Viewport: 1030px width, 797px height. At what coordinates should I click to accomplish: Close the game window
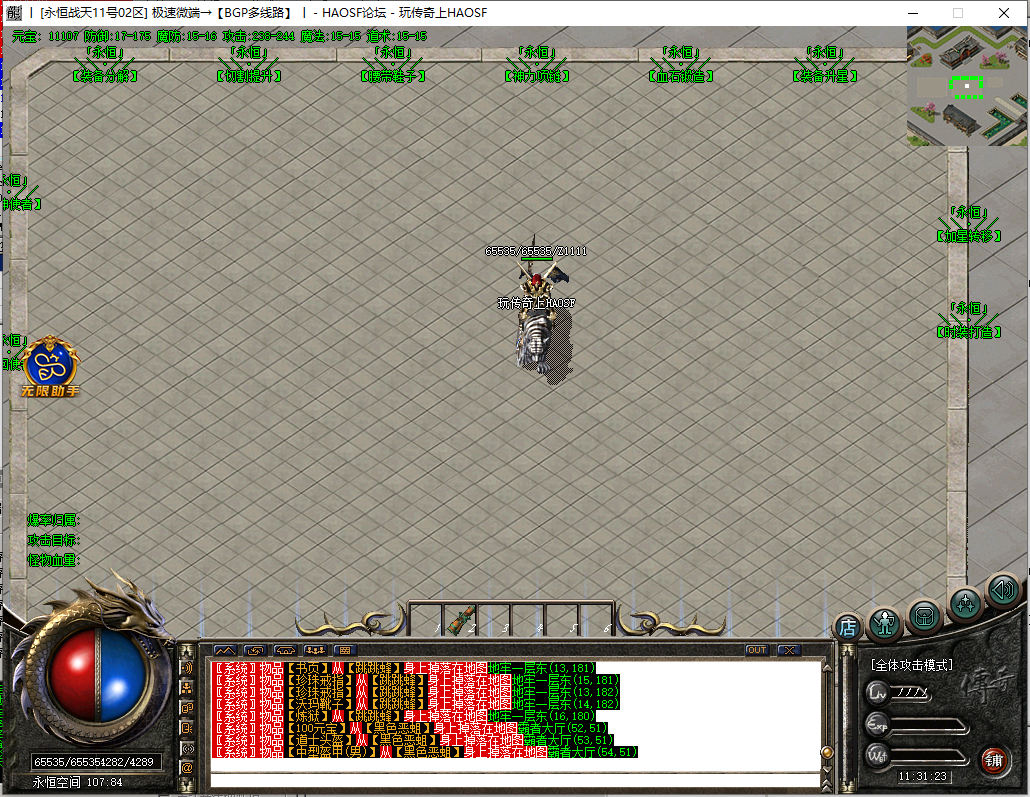tap(1003, 13)
